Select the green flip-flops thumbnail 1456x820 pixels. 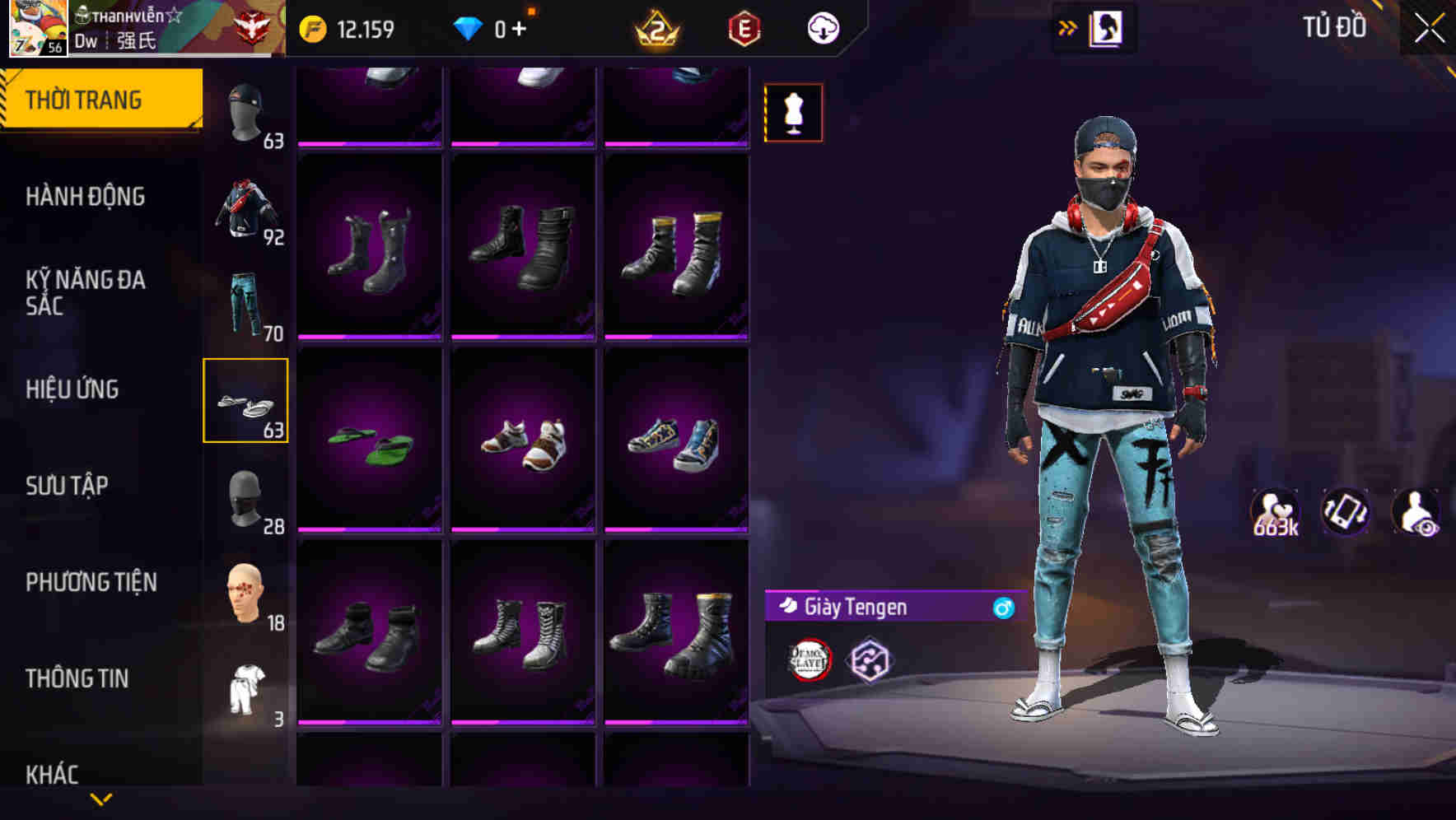(x=370, y=441)
